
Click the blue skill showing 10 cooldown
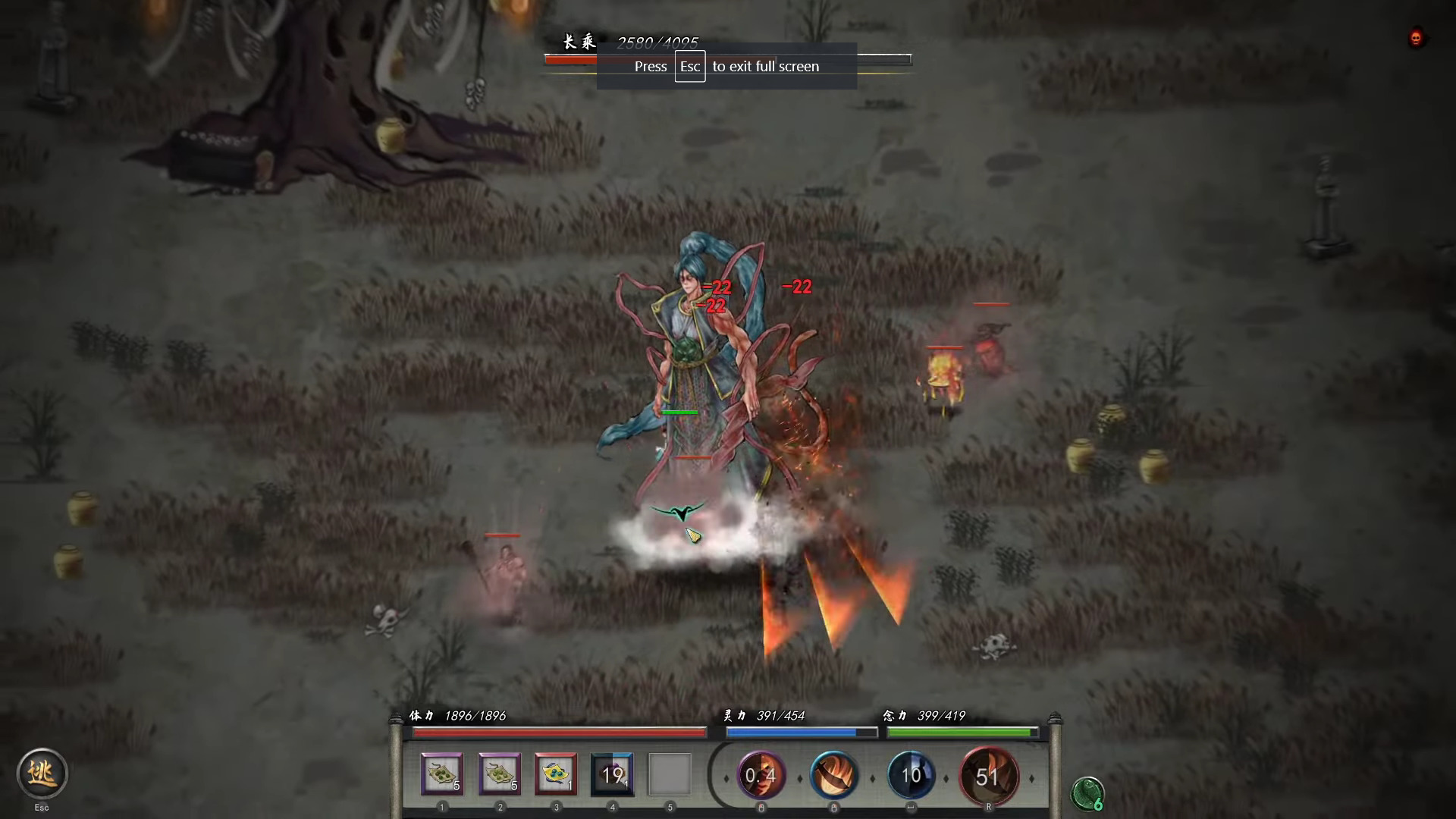click(912, 775)
